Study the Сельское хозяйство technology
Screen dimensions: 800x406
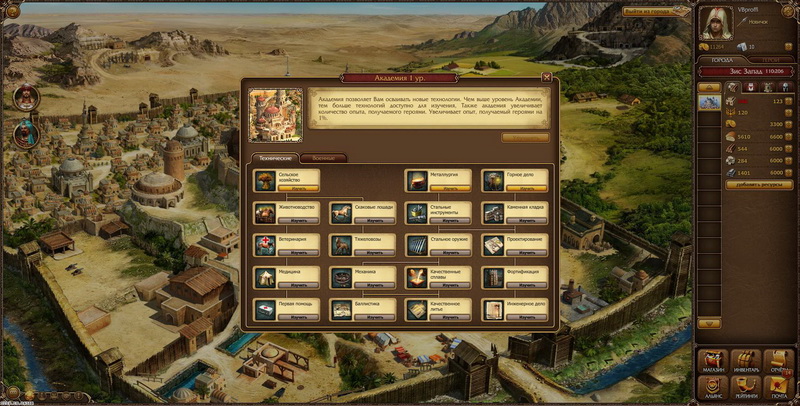(298, 187)
